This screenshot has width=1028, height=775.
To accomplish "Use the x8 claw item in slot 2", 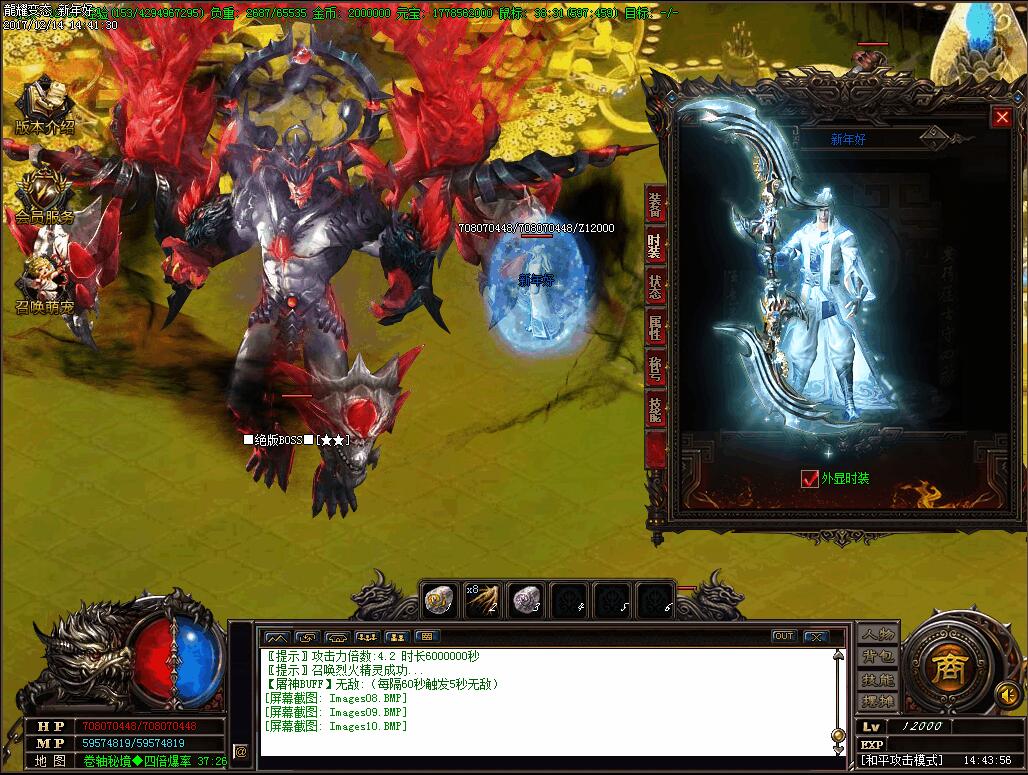I will [483, 600].
